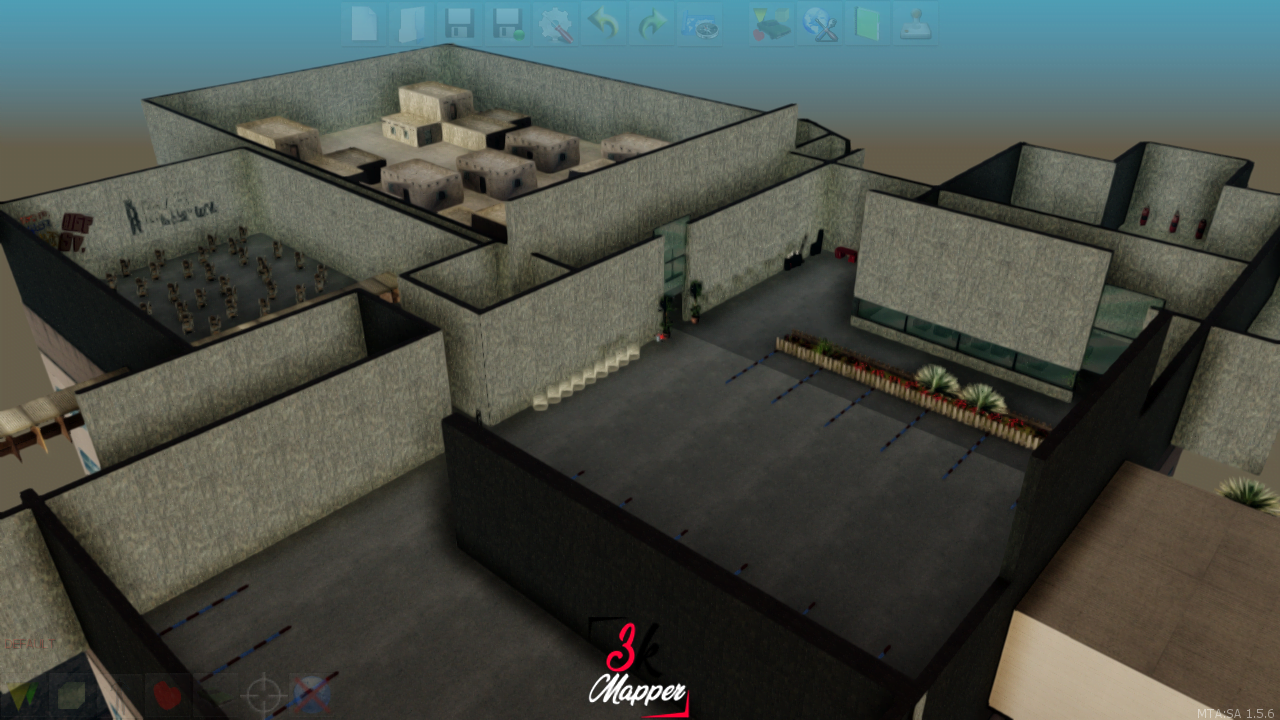This screenshot has height=720, width=1280.
Task: Click the DEFAULT interior label
Action: 29,643
